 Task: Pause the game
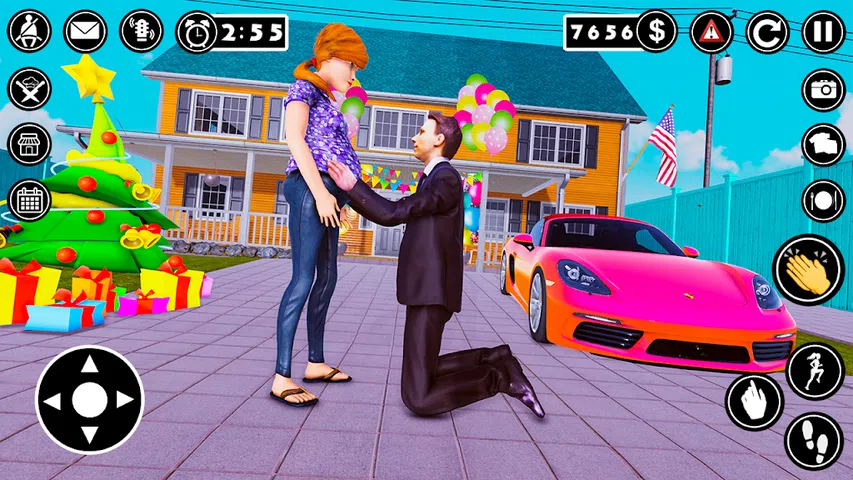[823, 32]
